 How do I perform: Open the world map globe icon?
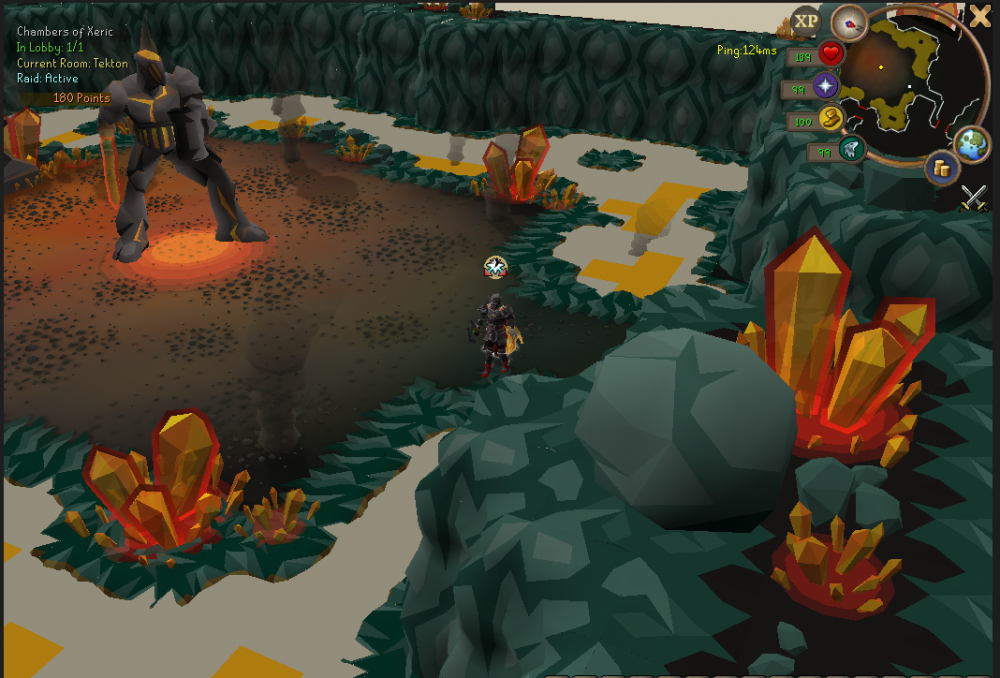click(971, 144)
